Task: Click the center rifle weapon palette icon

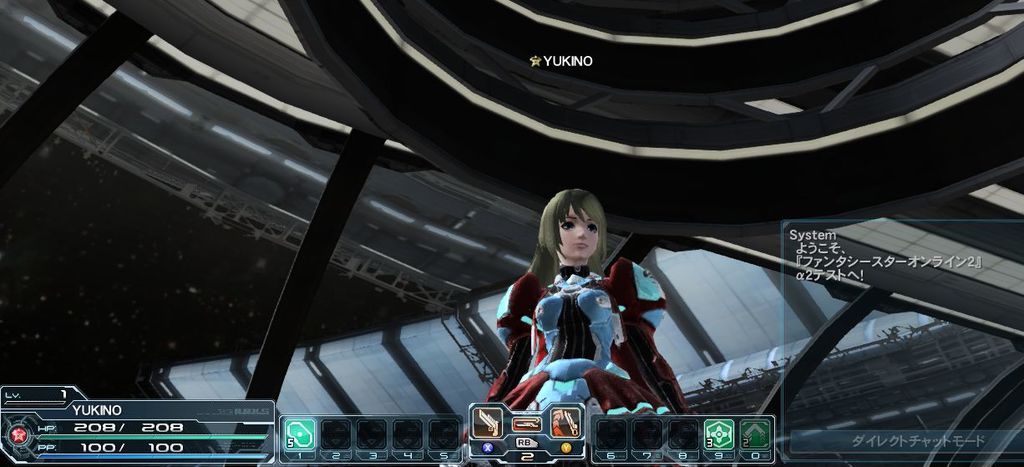Action: (x=527, y=423)
